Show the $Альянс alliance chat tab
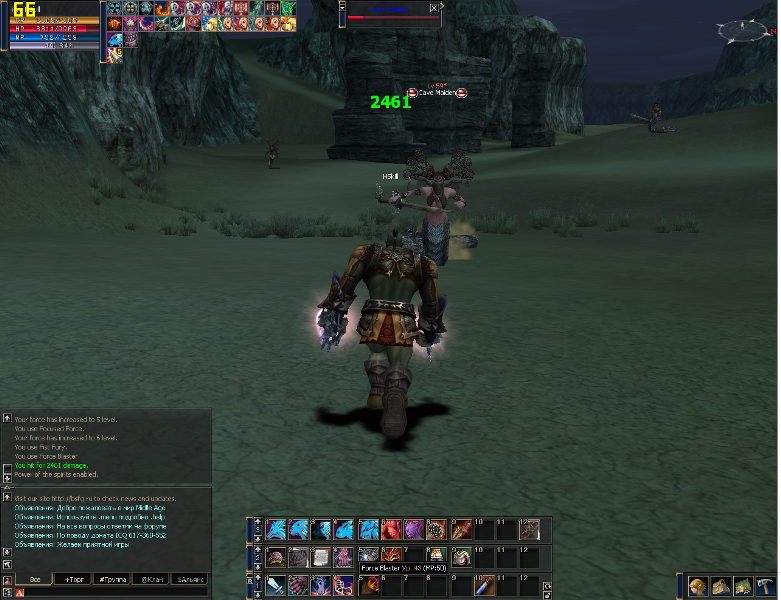781x600 pixels. 190,579
